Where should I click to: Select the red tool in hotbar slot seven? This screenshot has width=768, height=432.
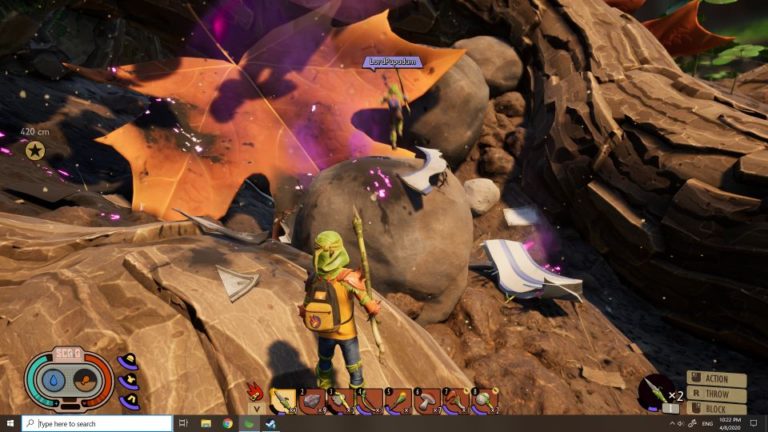(x=456, y=401)
